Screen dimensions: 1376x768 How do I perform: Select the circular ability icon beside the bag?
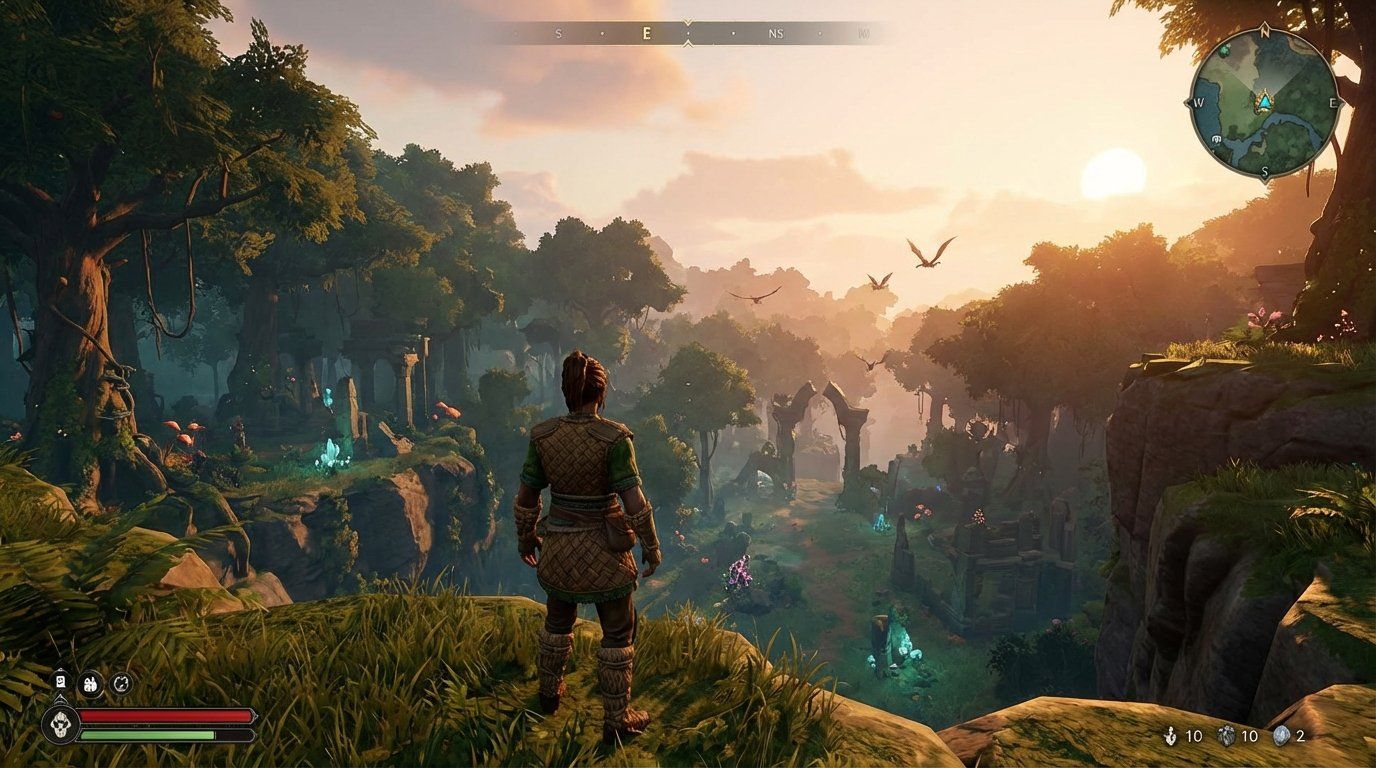(x=122, y=684)
